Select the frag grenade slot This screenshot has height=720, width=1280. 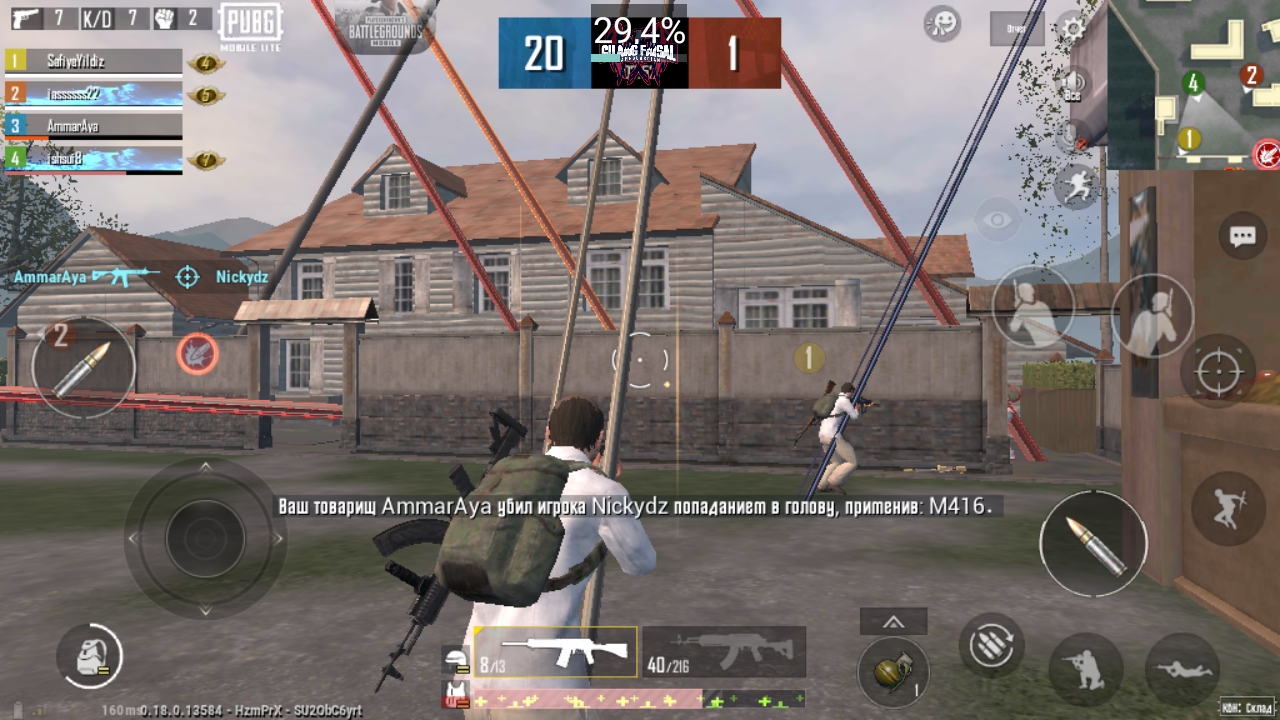point(893,672)
